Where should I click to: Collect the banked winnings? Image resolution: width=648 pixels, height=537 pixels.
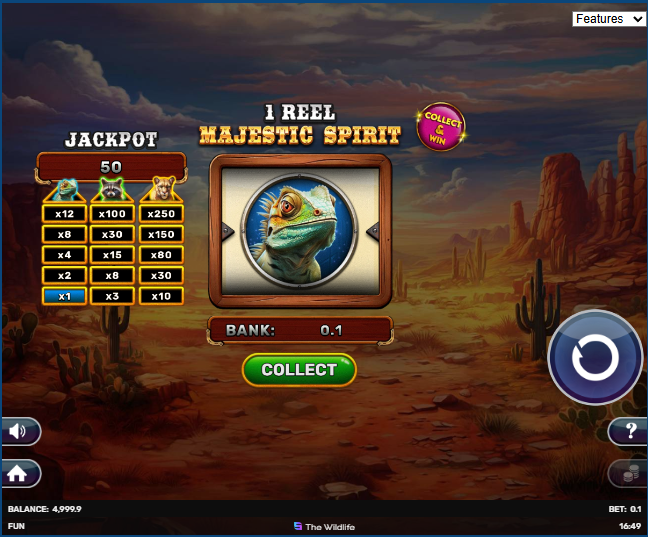point(299,370)
